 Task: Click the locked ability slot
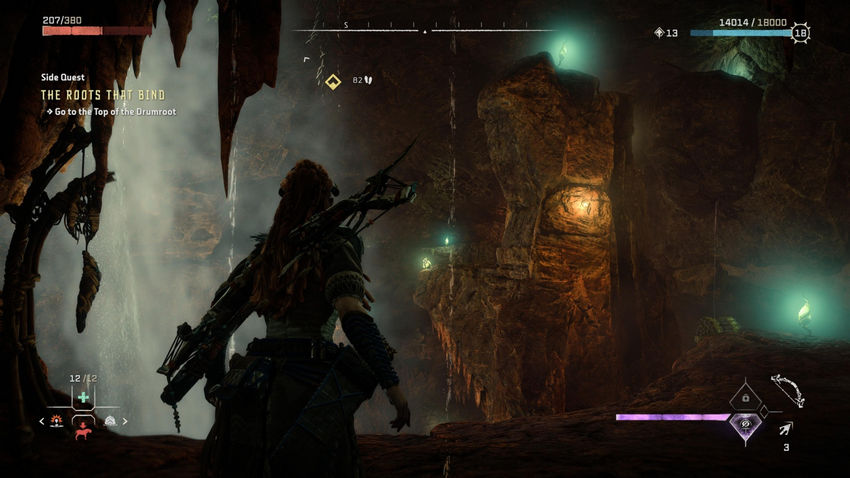click(x=745, y=397)
